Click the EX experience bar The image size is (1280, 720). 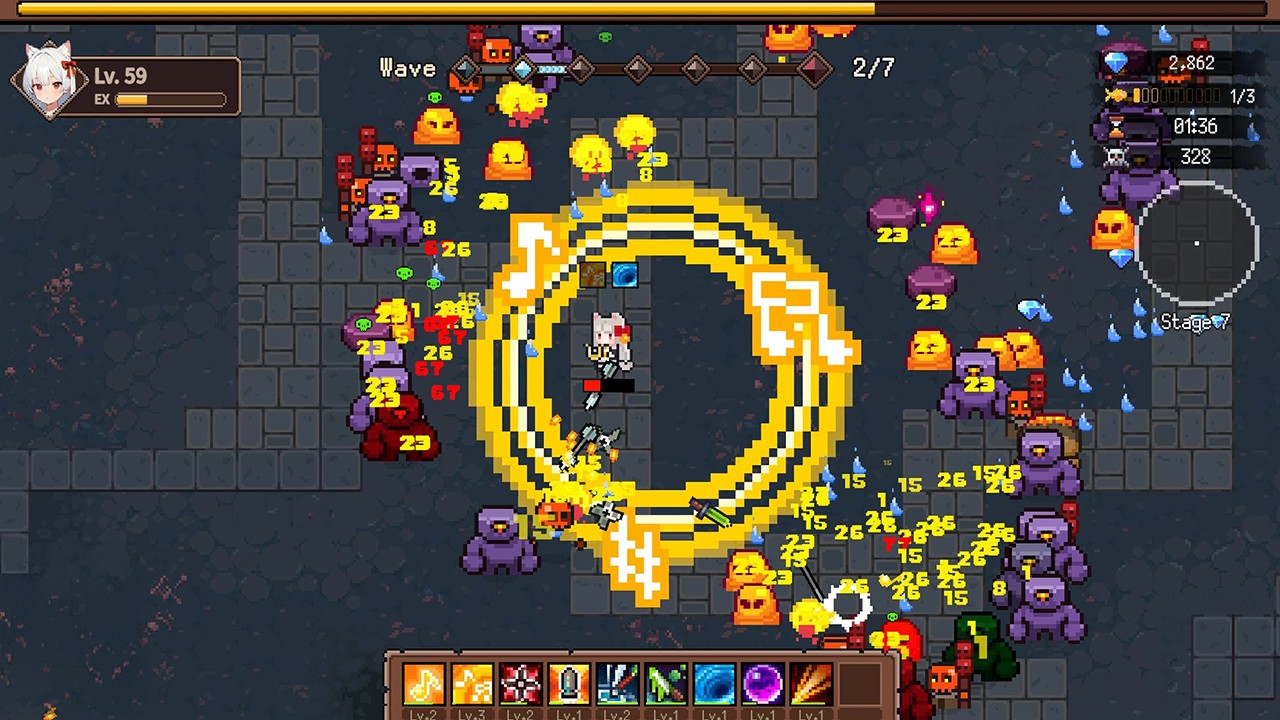coord(170,100)
